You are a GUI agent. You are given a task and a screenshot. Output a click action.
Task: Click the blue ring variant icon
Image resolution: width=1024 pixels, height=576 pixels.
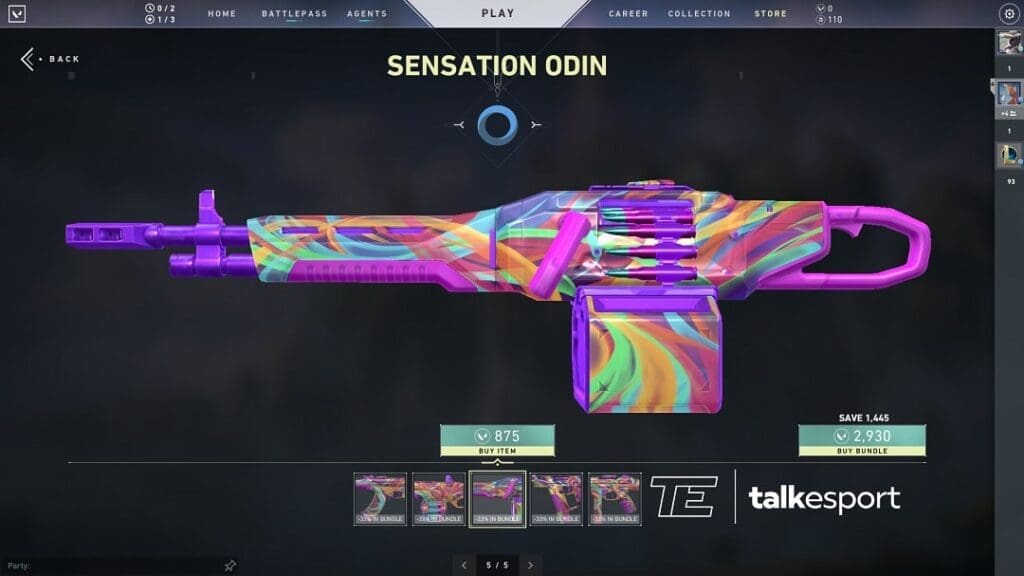coord(497,124)
